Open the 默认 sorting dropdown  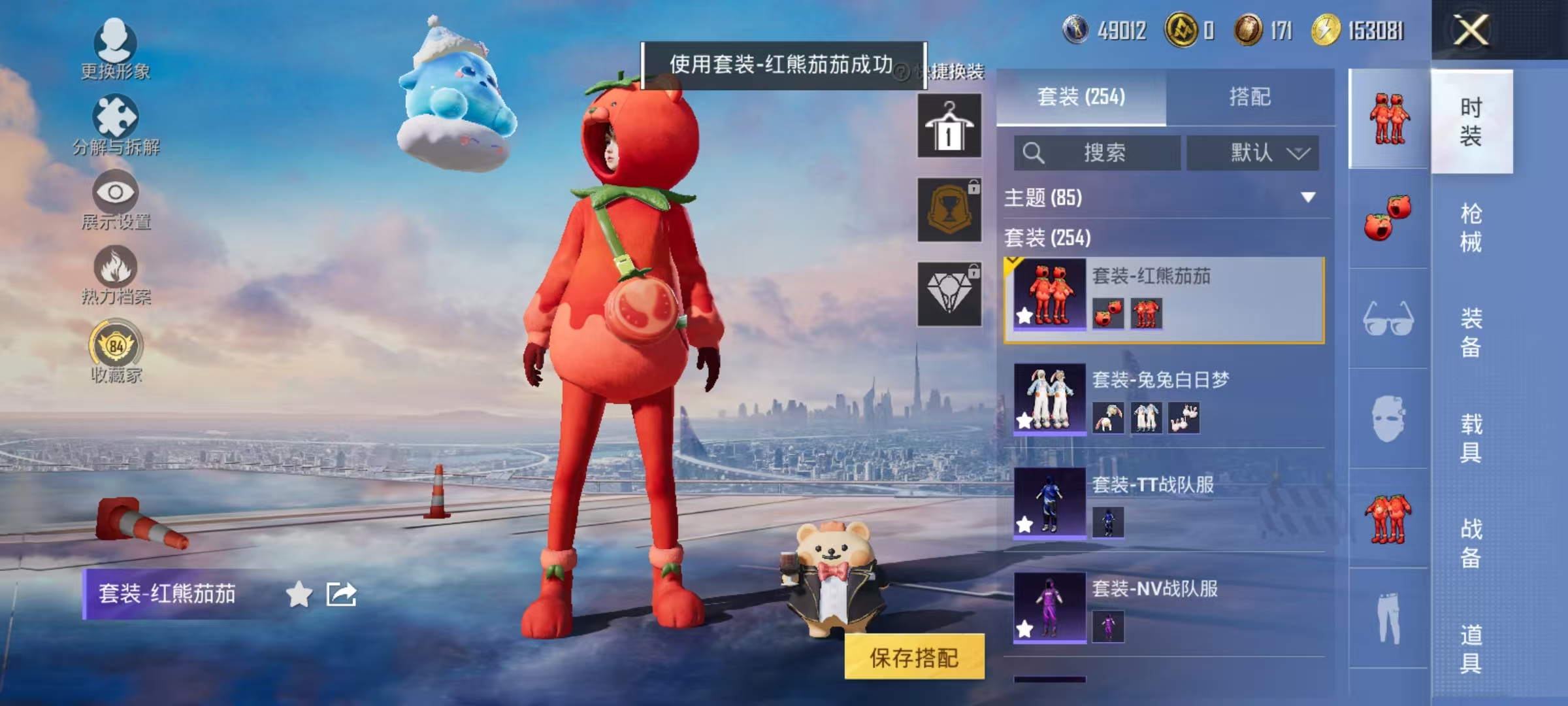pyautogui.click(x=1252, y=152)
